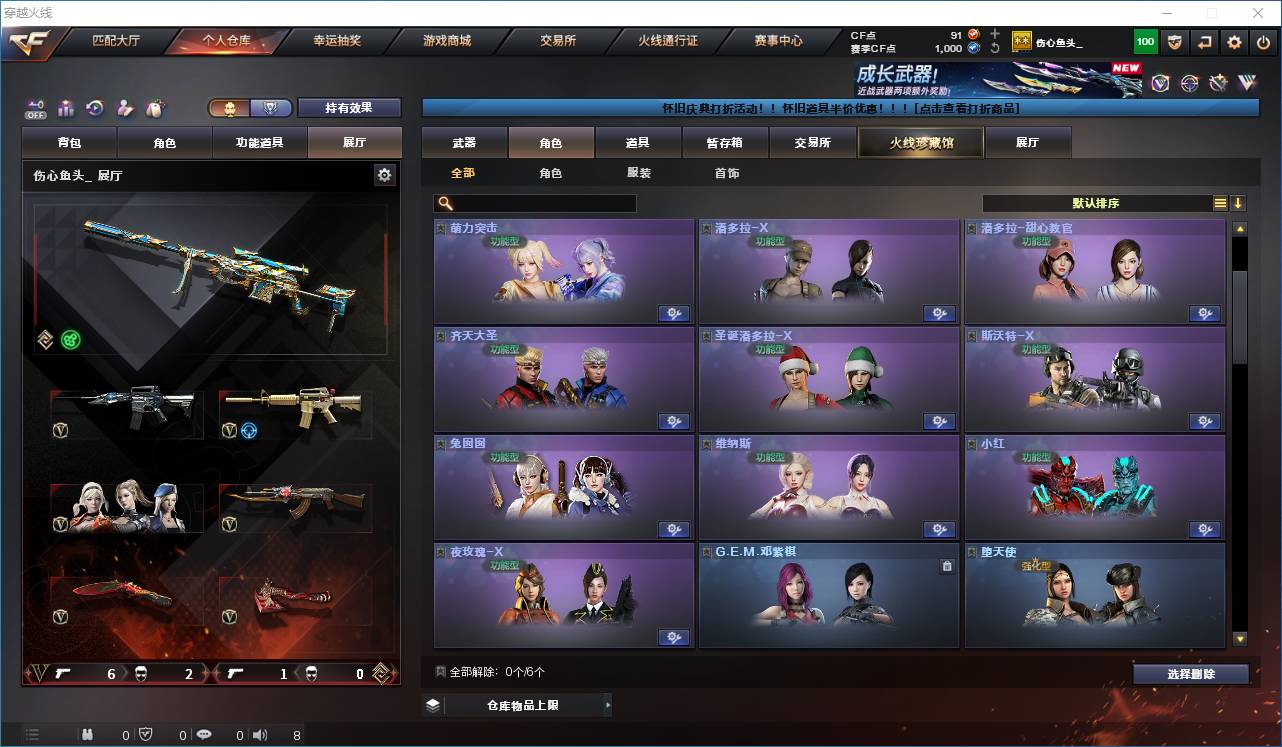Viewport: 1282px width, 747px height.
Task: Click the 持有效果 button
Action: click(x=348, y=106)
